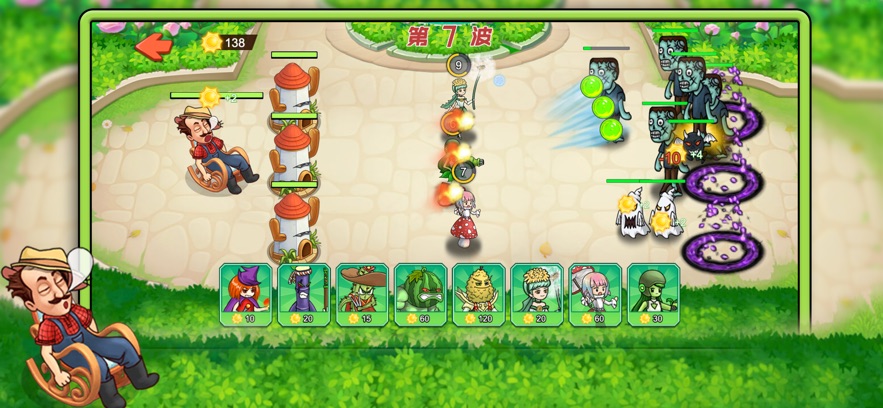Pick the cactus cowboy card costing 15

(x=361, y=294)
